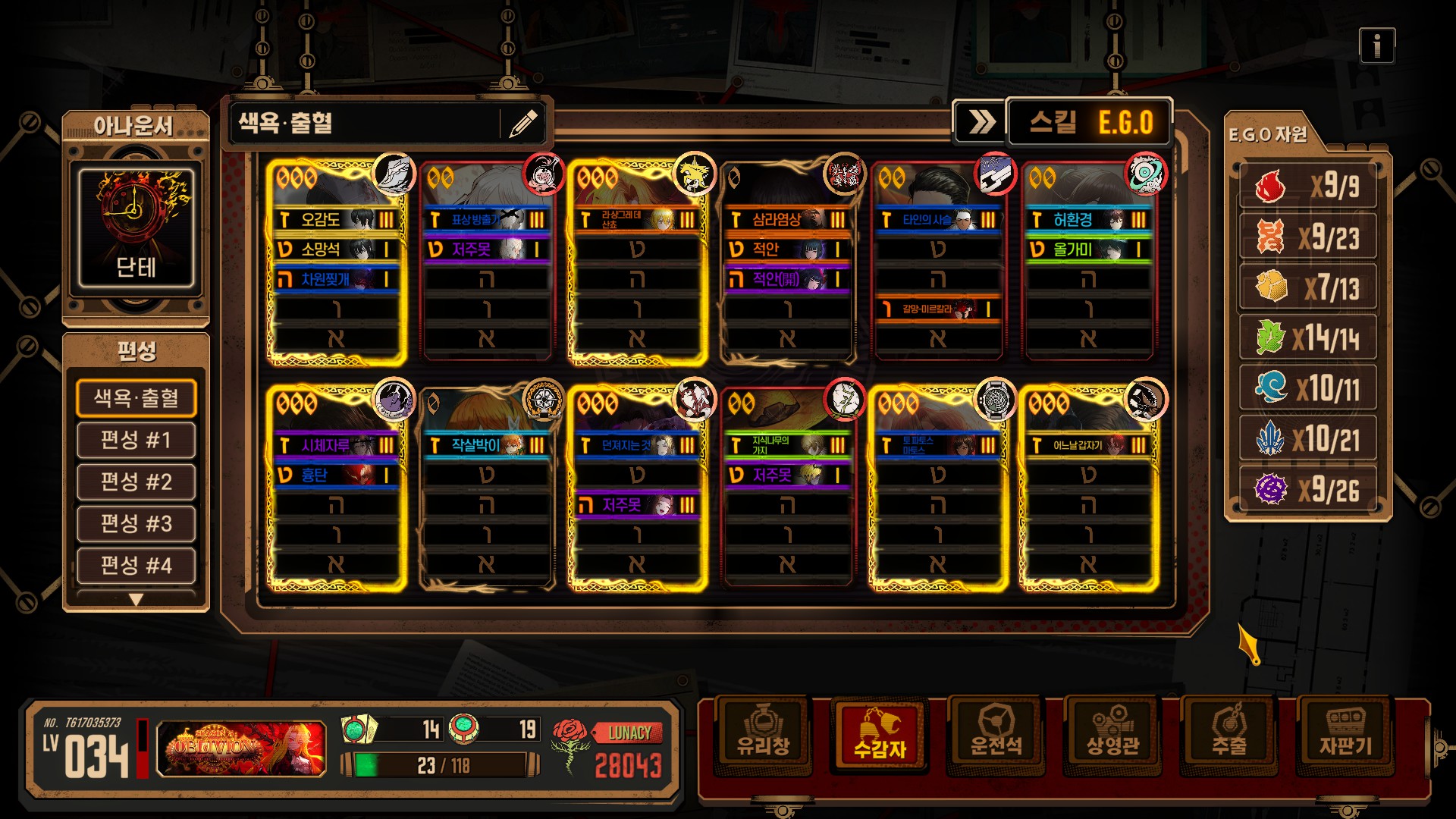The image size is (1456, 819).
Task: Edit the 색욕·출혈 deck name
Action: pyautogui.click(x=523, y=123)
